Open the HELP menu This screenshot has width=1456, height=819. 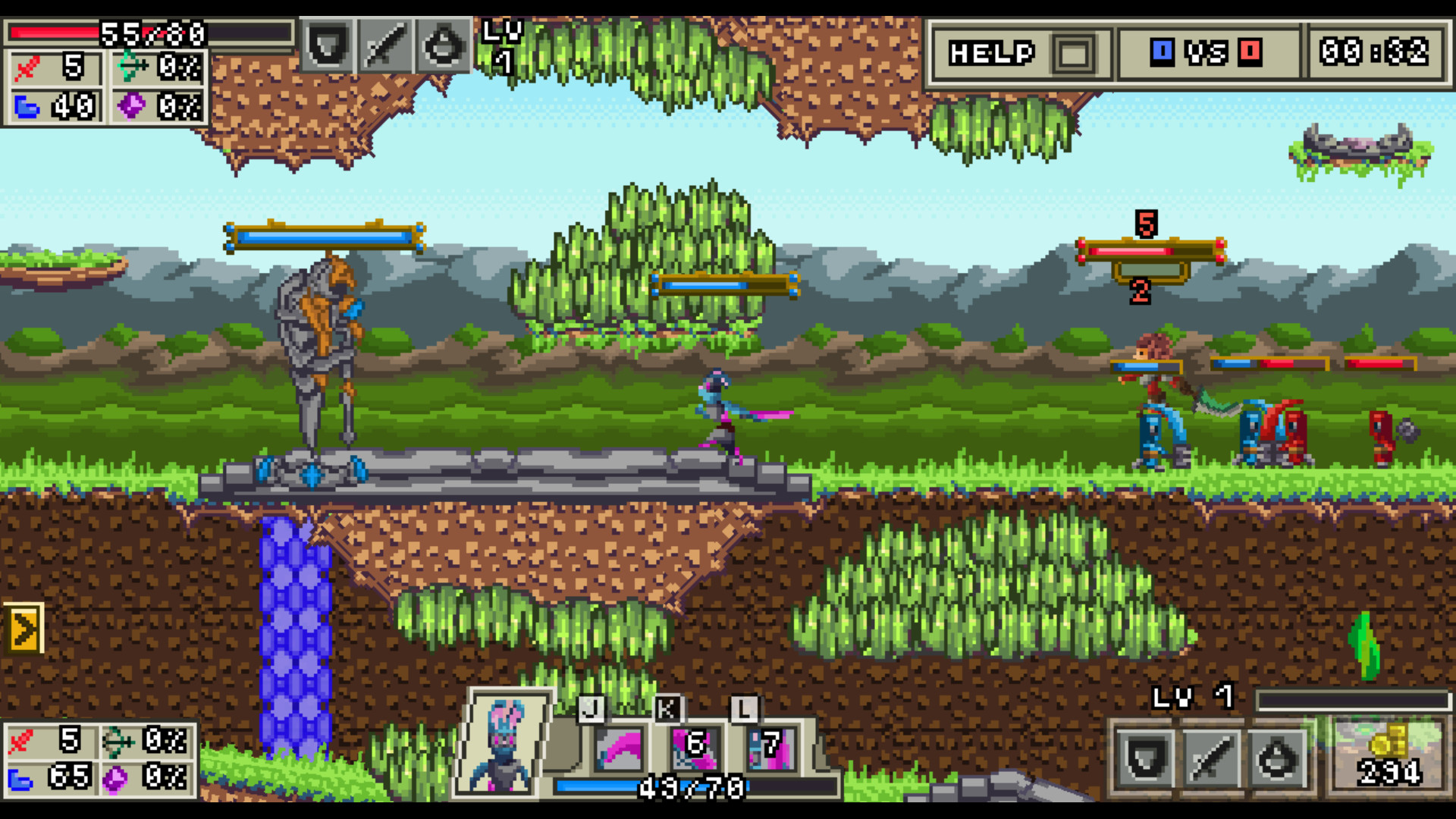[990, 52]
